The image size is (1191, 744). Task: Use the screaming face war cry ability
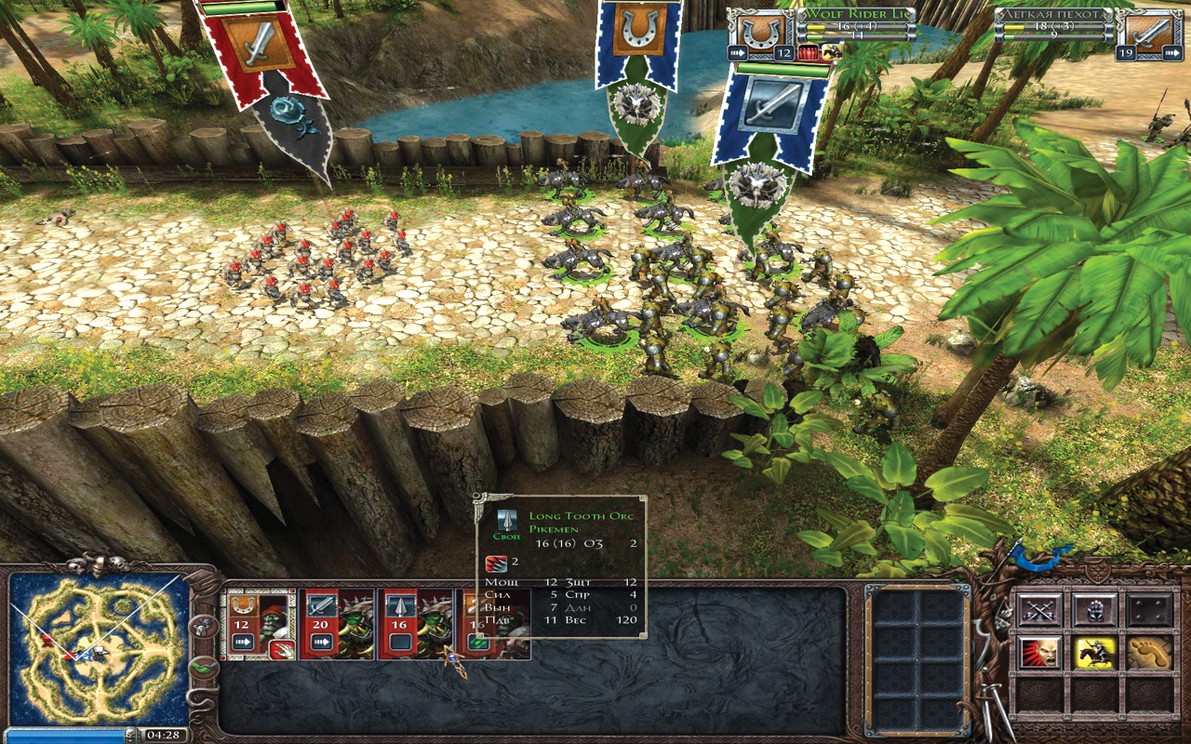click(1039, 652)
